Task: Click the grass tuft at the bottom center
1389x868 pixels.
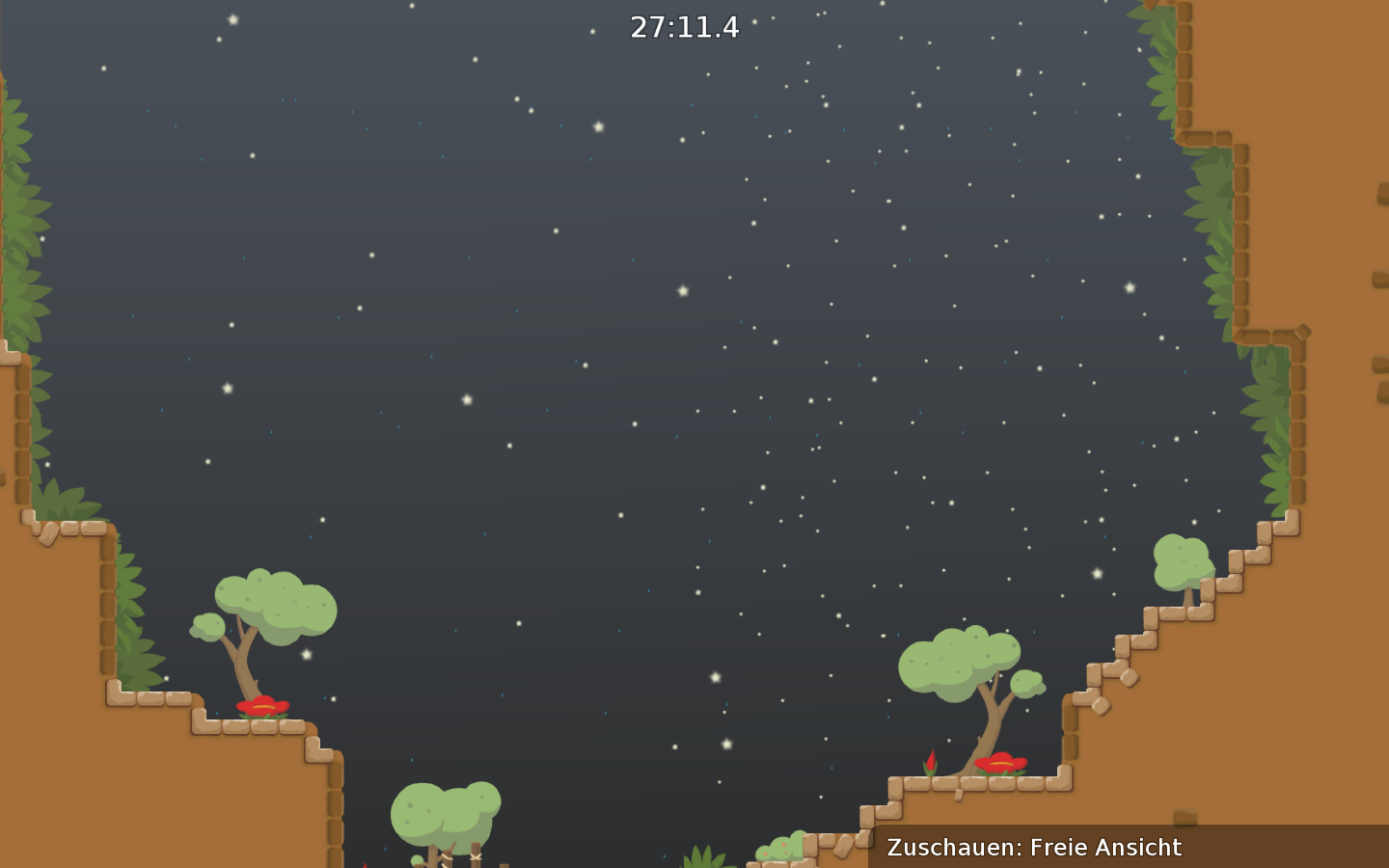Action: [x=701, y=858]
